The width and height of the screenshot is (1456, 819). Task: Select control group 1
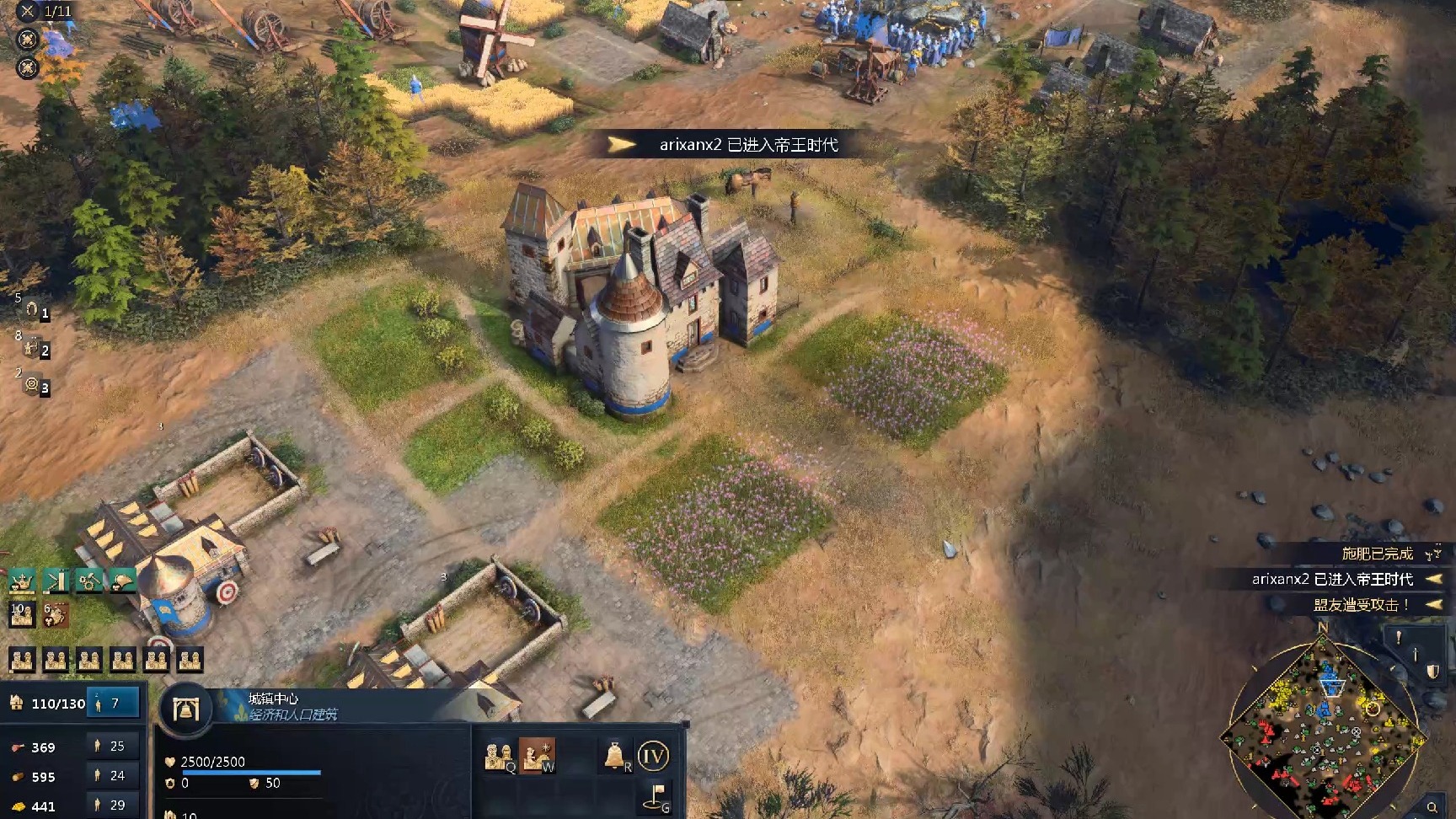[34, 311]
